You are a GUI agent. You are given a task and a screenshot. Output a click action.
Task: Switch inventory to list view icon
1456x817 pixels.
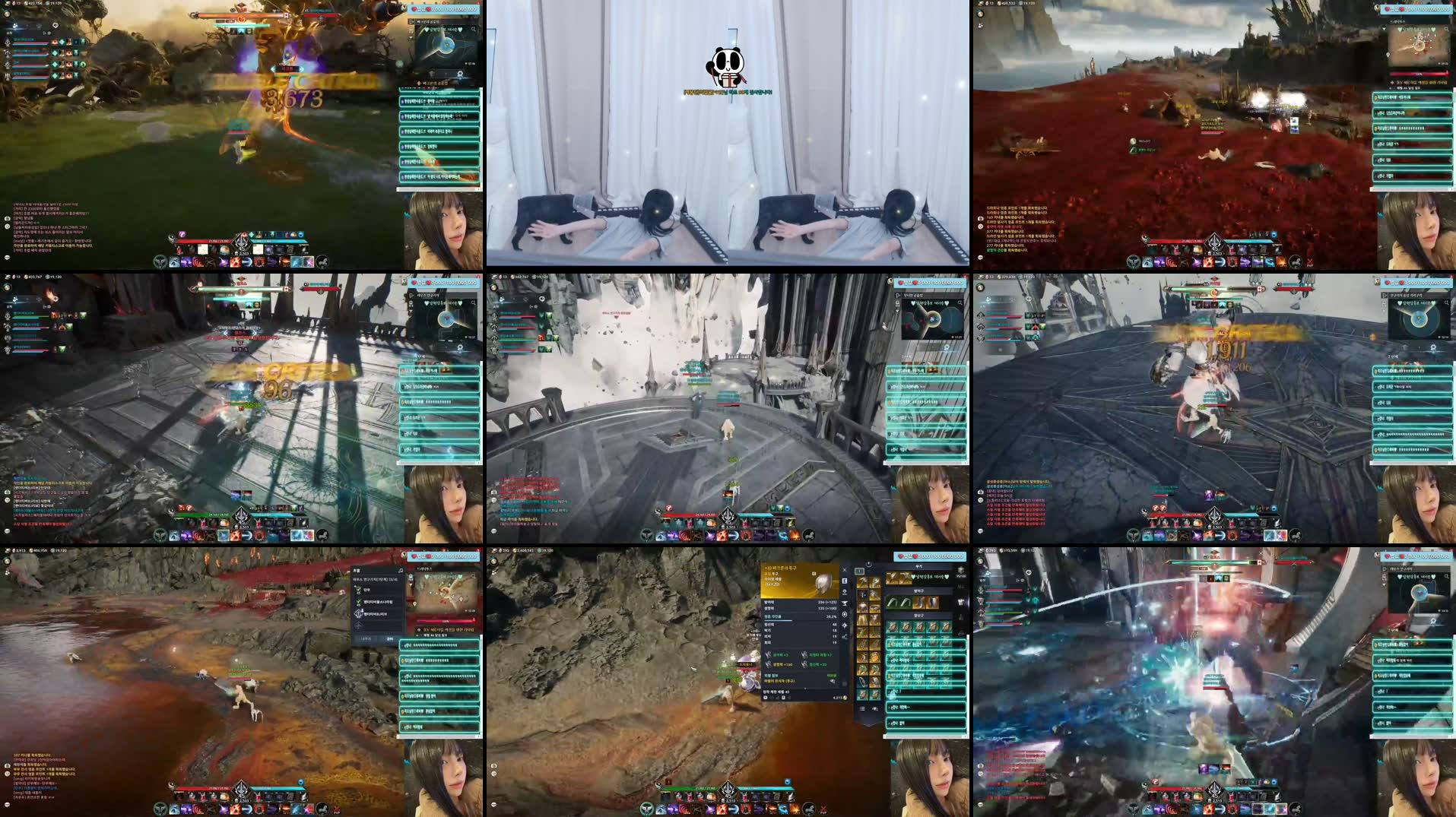click(861, 709)
